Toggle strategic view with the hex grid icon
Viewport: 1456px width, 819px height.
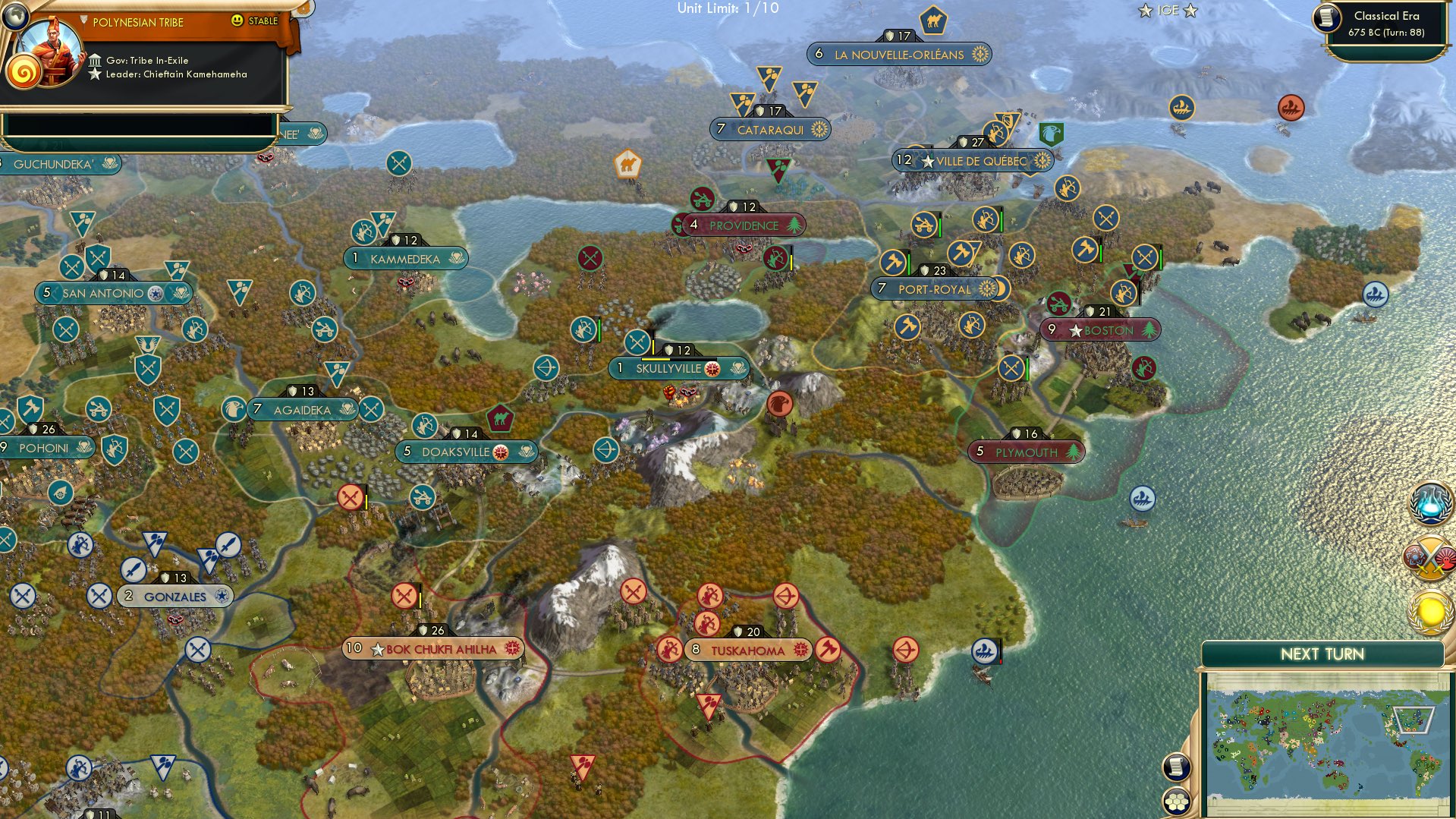(1176, 803)
